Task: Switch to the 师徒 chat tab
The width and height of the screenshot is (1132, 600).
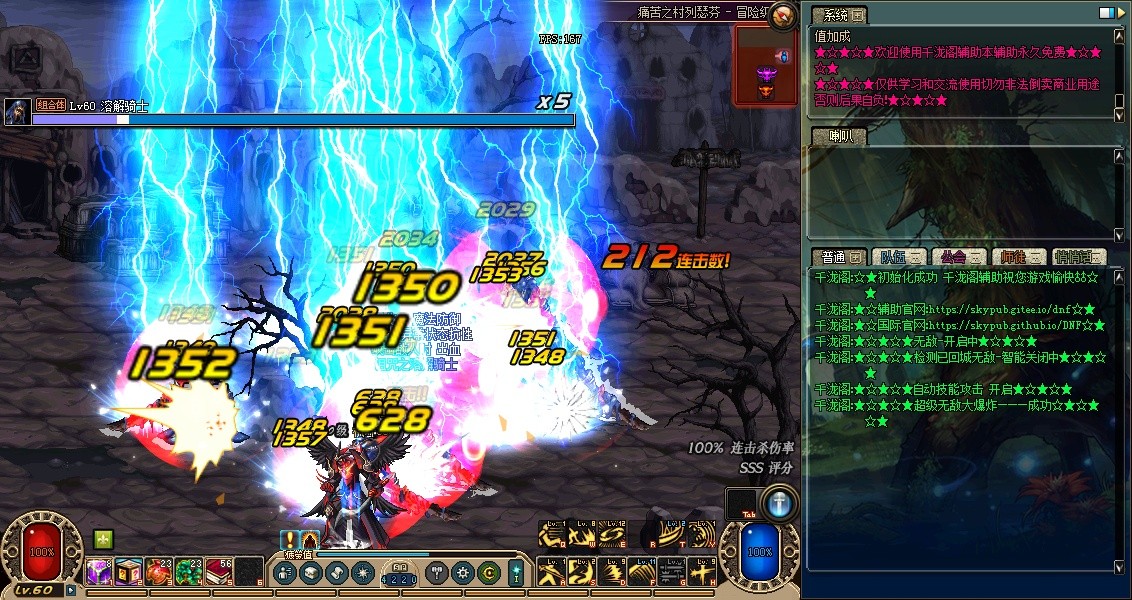Action: click(1020, 258)
